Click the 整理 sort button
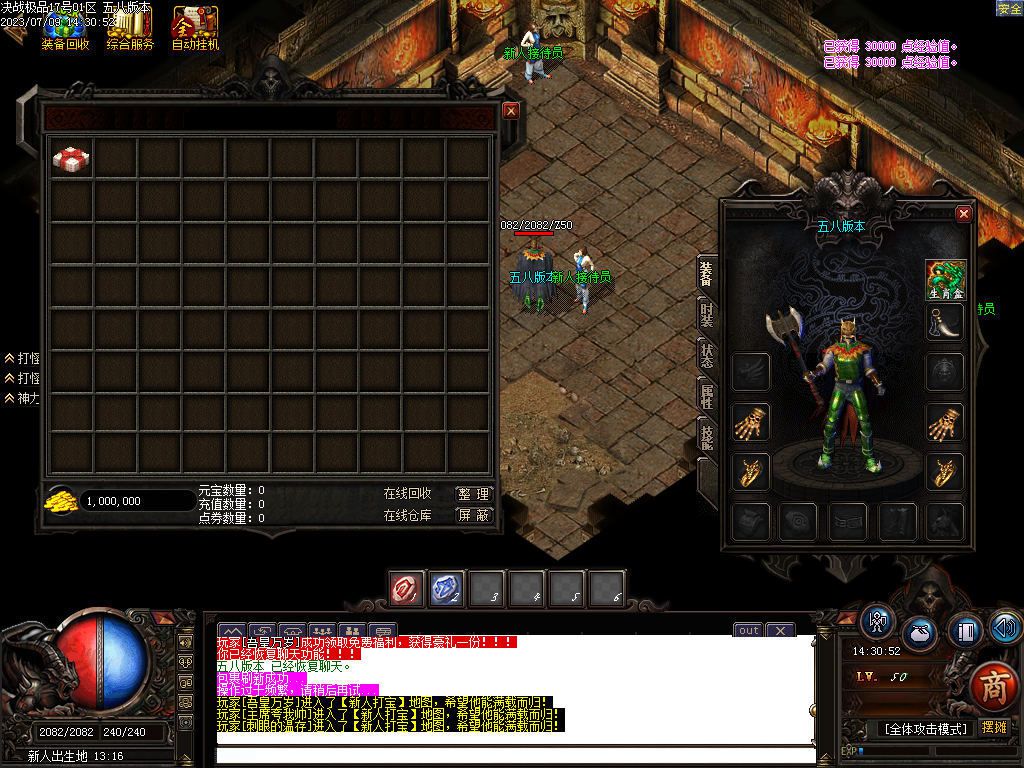 [x=474, y=494]
